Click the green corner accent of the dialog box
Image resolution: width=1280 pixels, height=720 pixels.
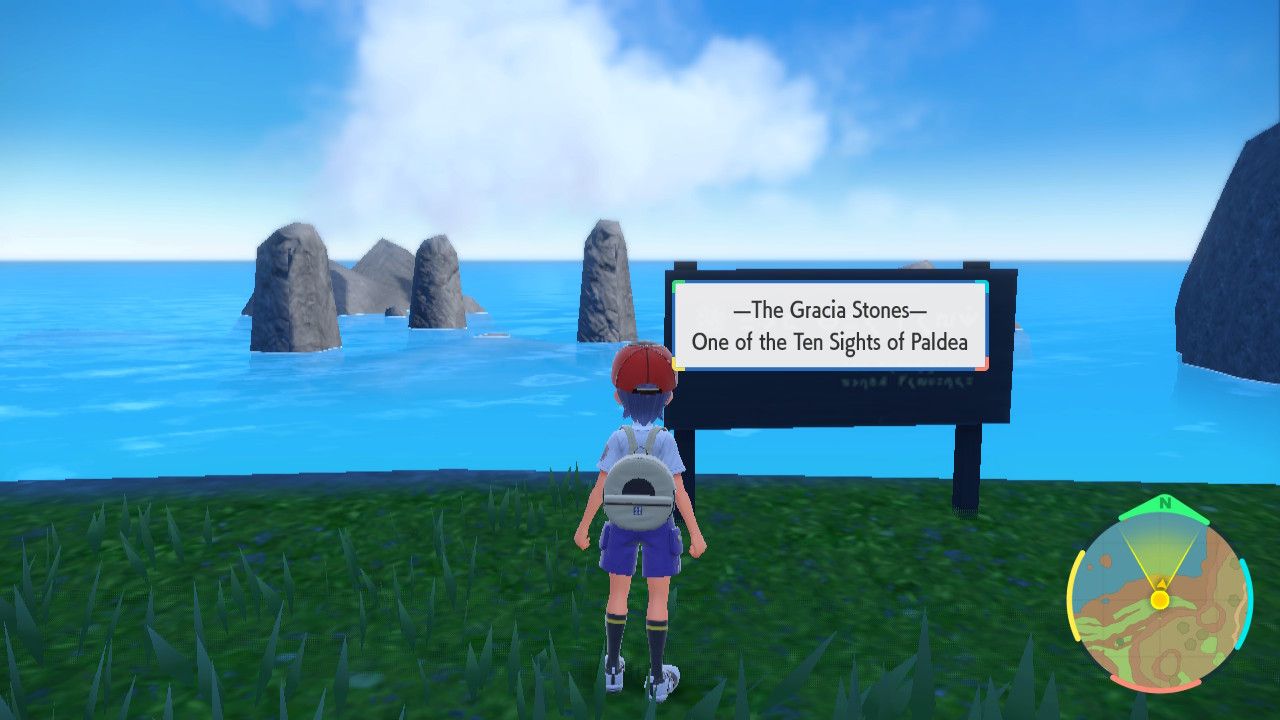pyautogui.click(x=679, y=286)
